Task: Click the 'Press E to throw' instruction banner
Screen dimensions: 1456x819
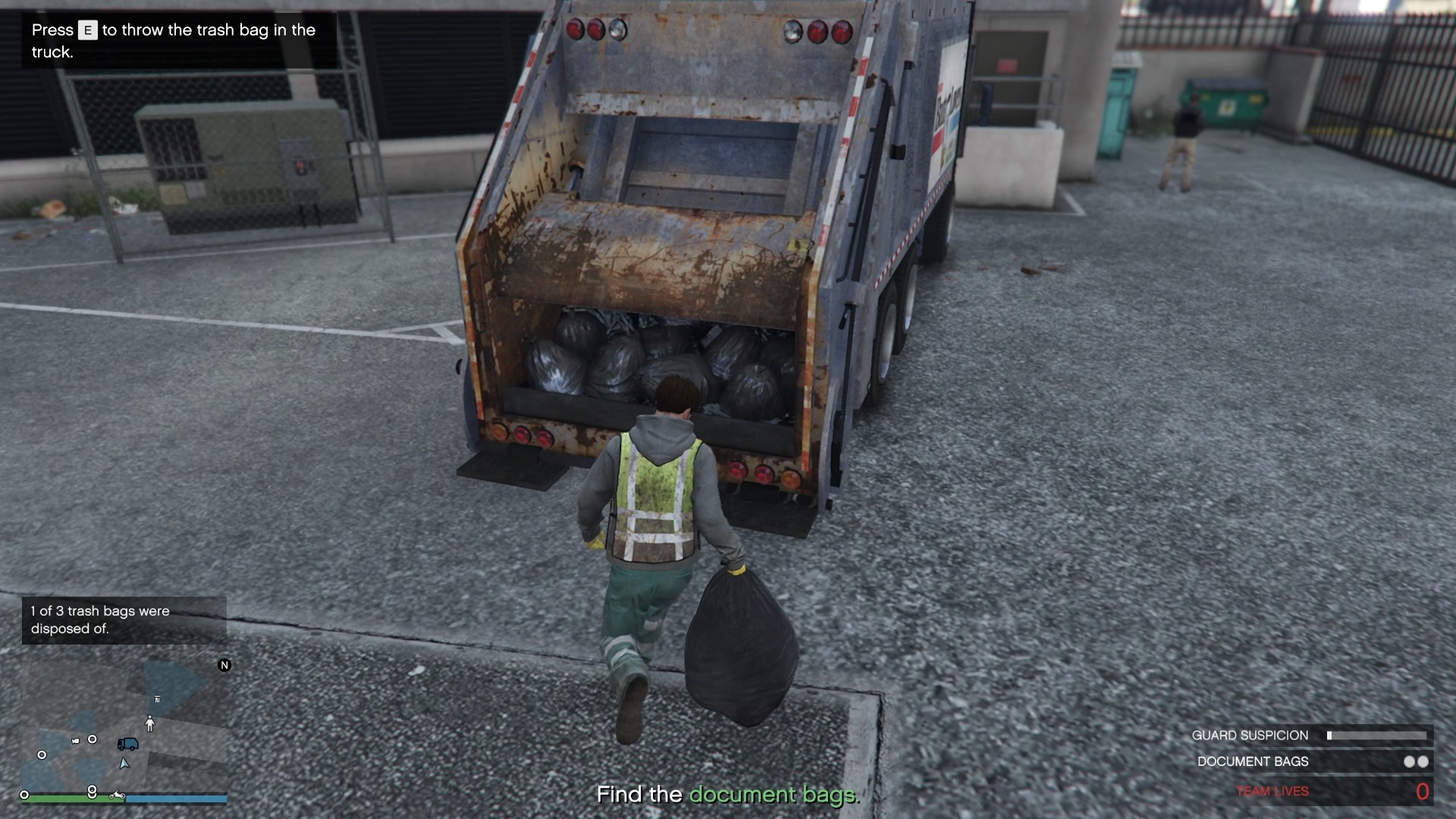Action: 173,41
